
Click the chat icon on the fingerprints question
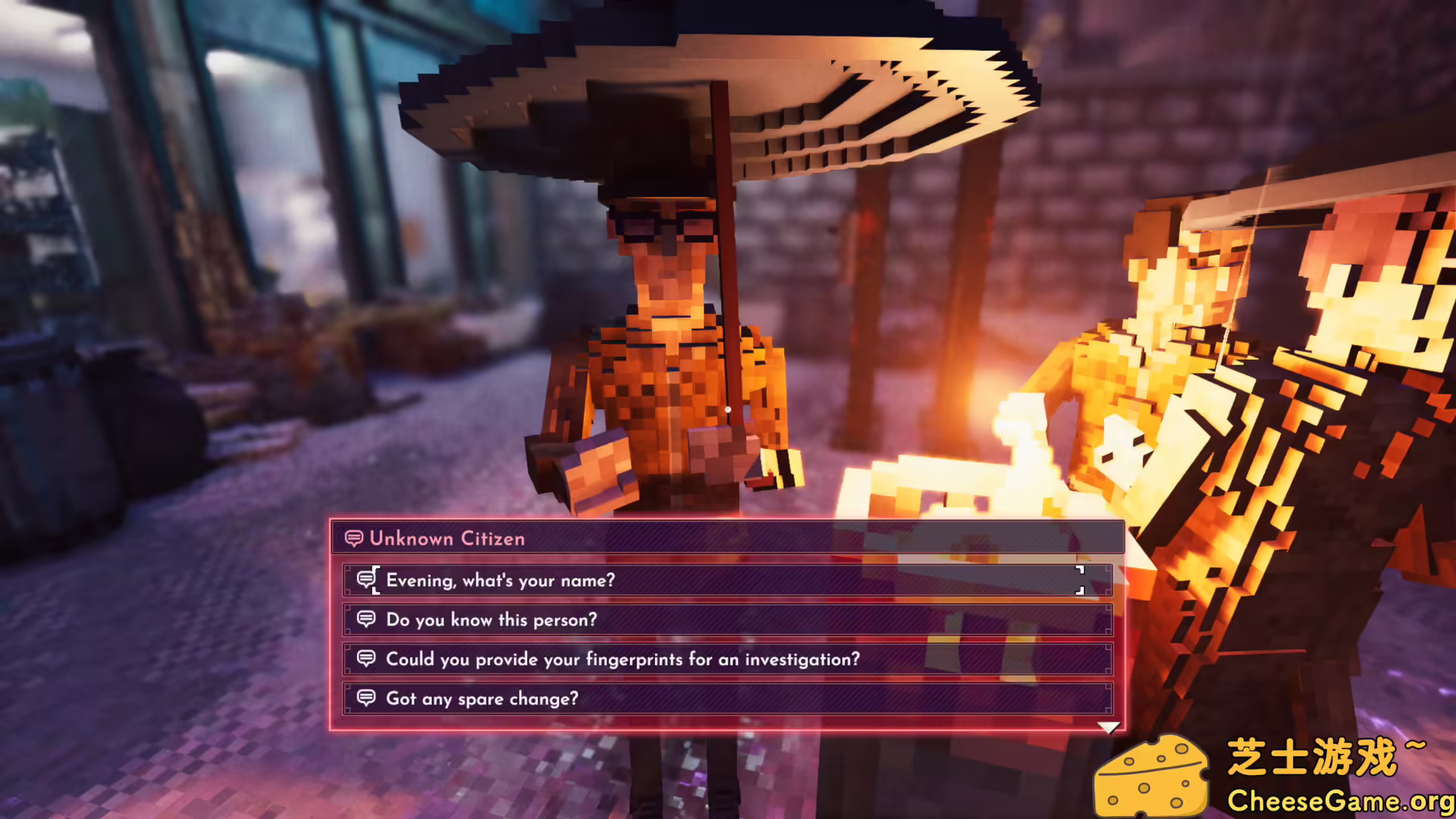pos(367,659)
